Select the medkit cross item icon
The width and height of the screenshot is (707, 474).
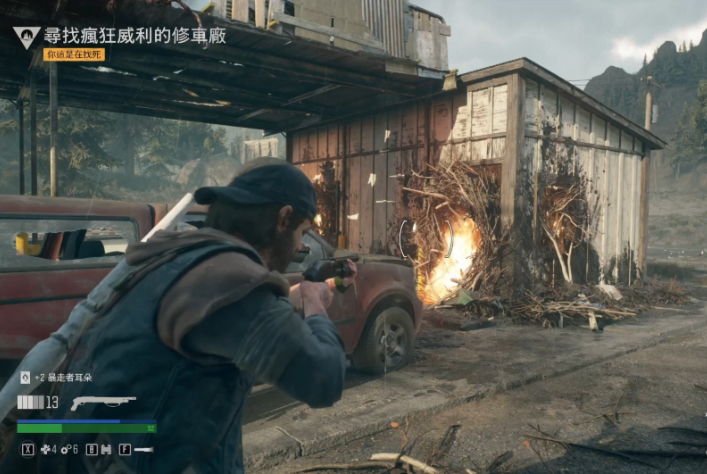pyautogui.click(x=44, y=450)
